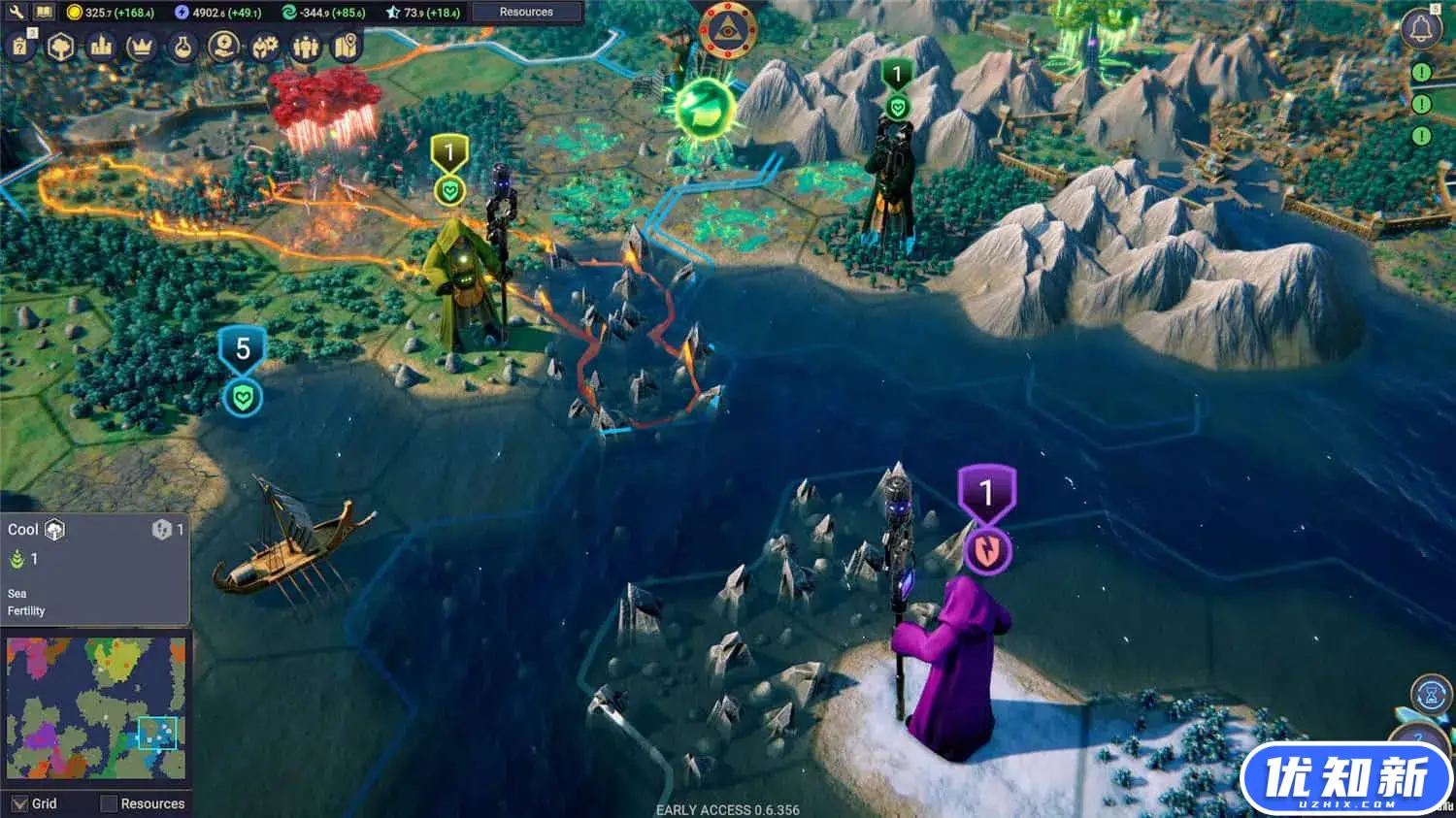This screenshot has height=818, width=1456.
Task: Select the blue army banner numbered 5
Action: [243, 350]
